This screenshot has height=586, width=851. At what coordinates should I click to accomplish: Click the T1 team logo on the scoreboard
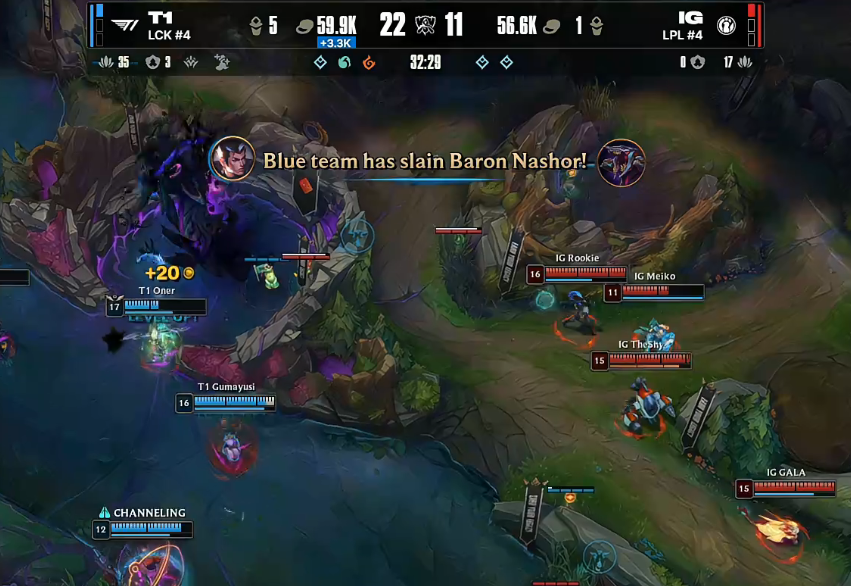point(125,25)
